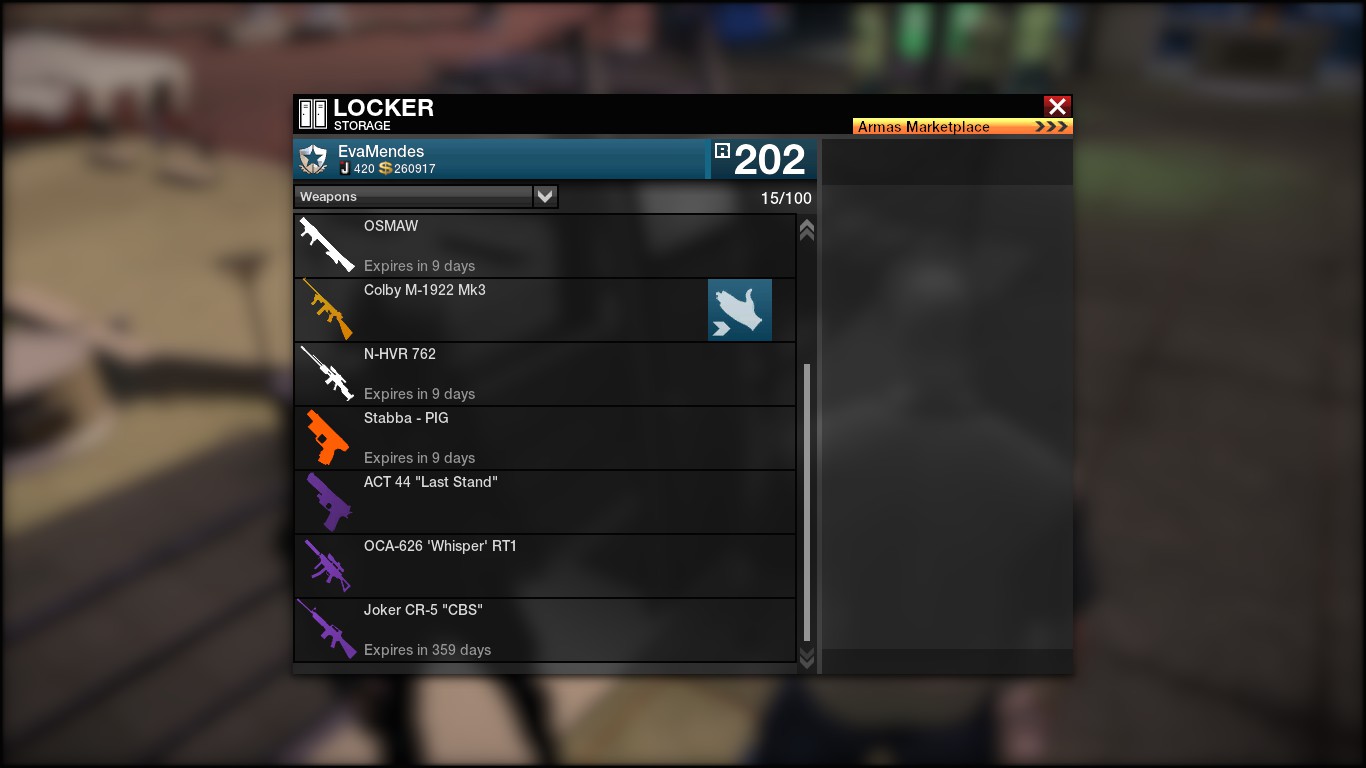Pick the ACT 44 "Last Stand" entry
The image size is (1366, 768).
click(545, 502)
